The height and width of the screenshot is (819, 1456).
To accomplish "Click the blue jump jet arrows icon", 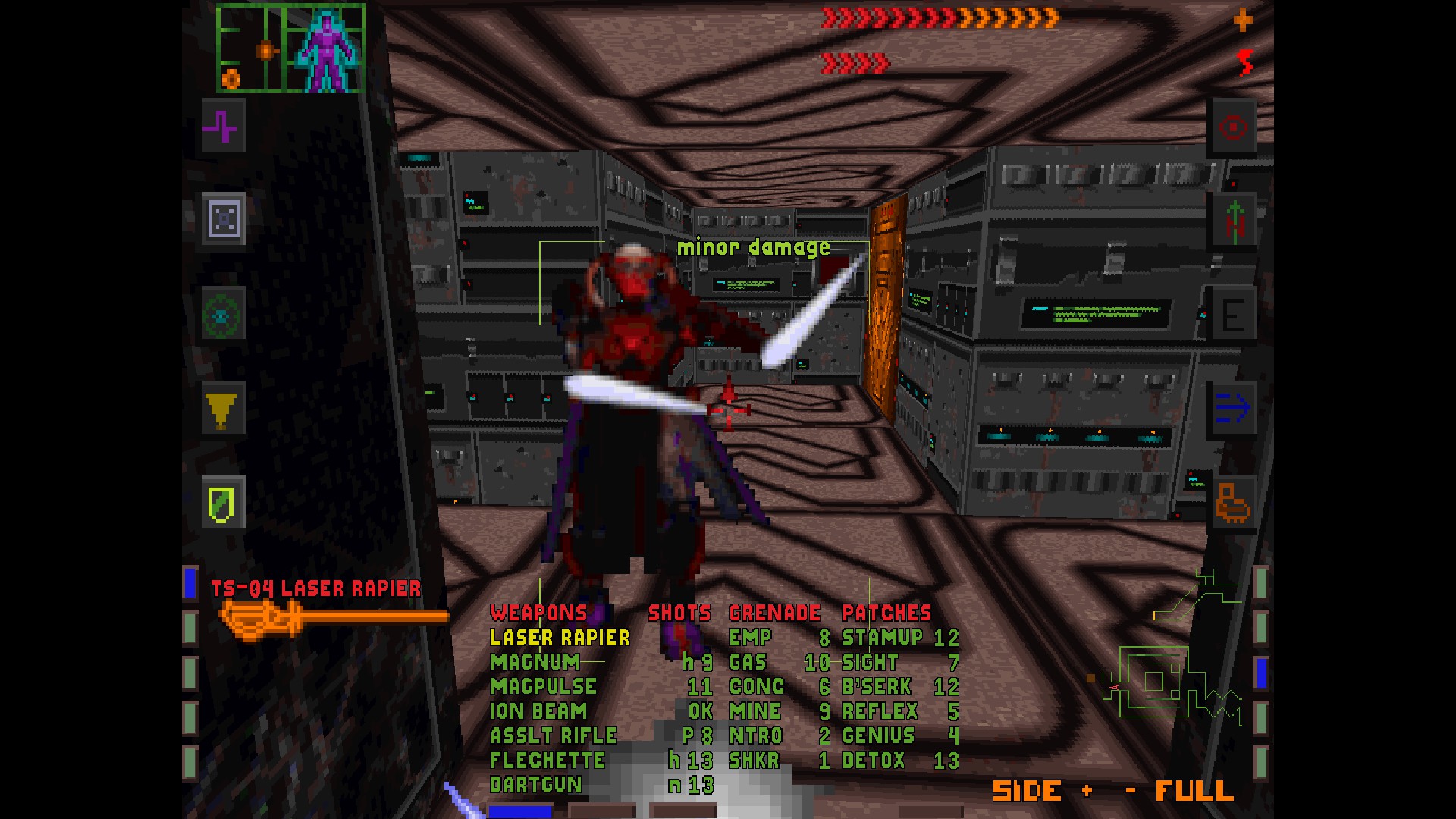I will click(1234, 407).
